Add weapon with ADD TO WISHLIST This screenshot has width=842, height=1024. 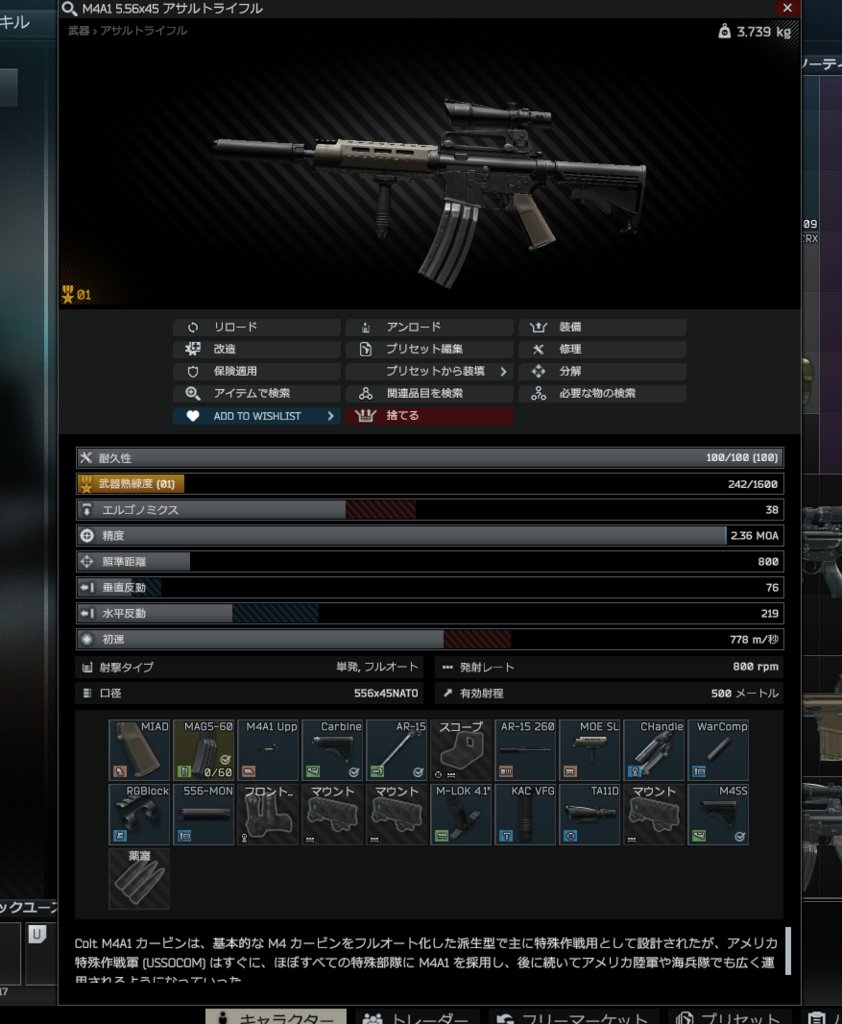[x=256, y=416]
